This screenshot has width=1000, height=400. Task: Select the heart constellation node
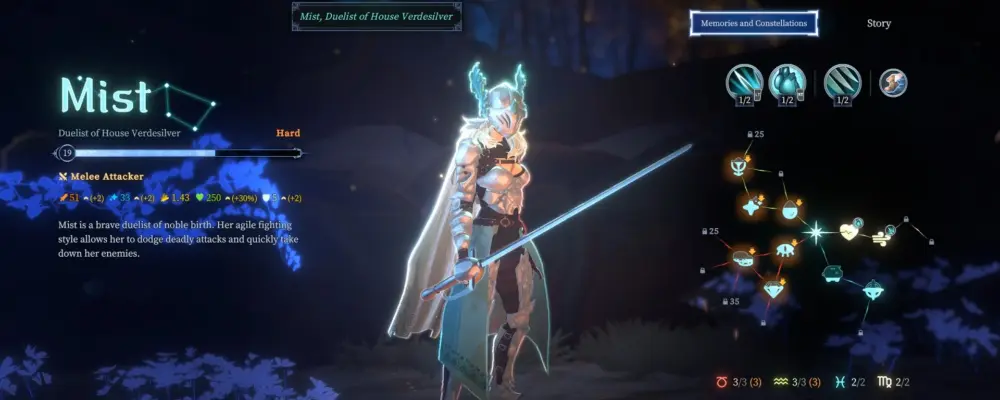tap(850, 232)
